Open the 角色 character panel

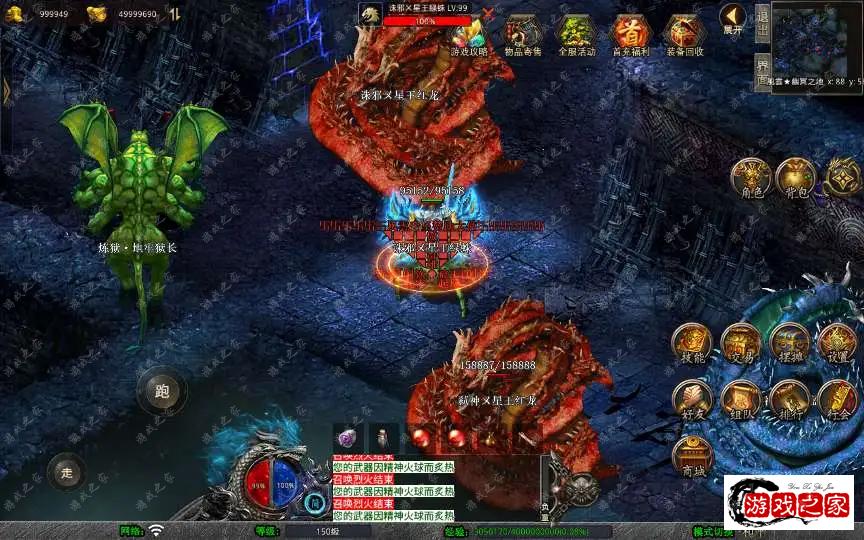[x=750, y=177]
